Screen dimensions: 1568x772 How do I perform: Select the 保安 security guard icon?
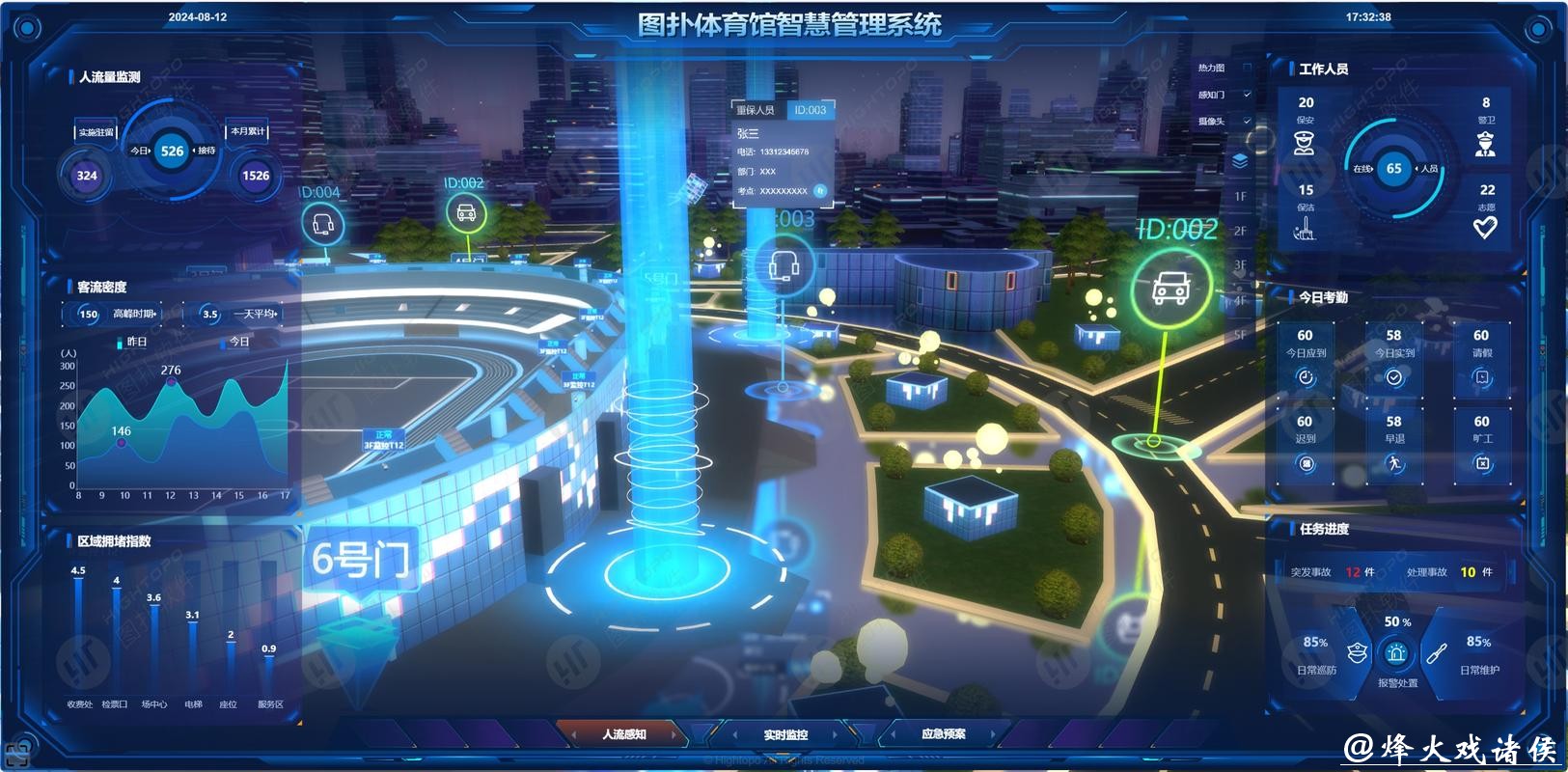tap(1306, 145)
